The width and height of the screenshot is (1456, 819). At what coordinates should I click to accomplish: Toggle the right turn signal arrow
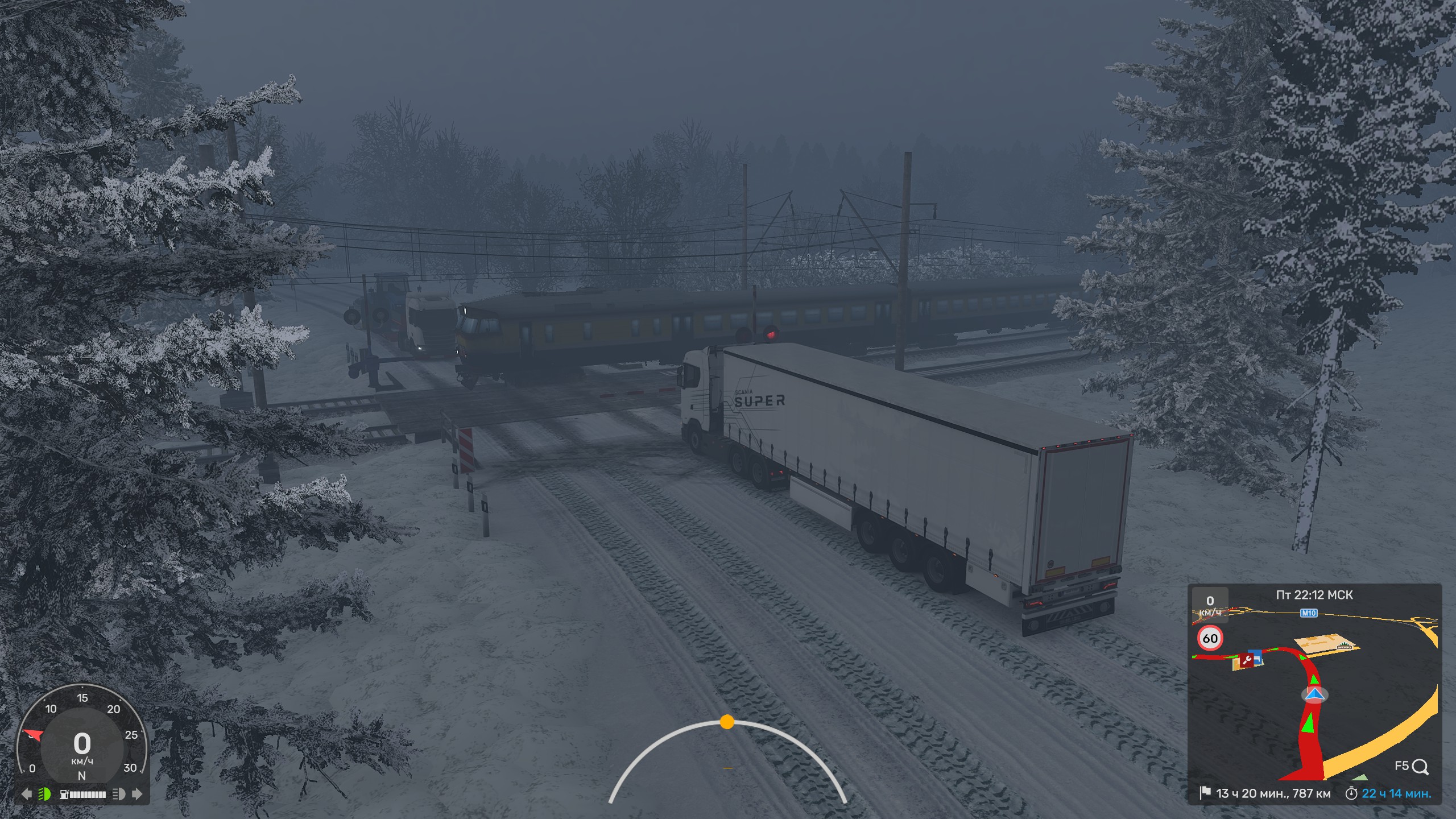[x=137, y=794]
